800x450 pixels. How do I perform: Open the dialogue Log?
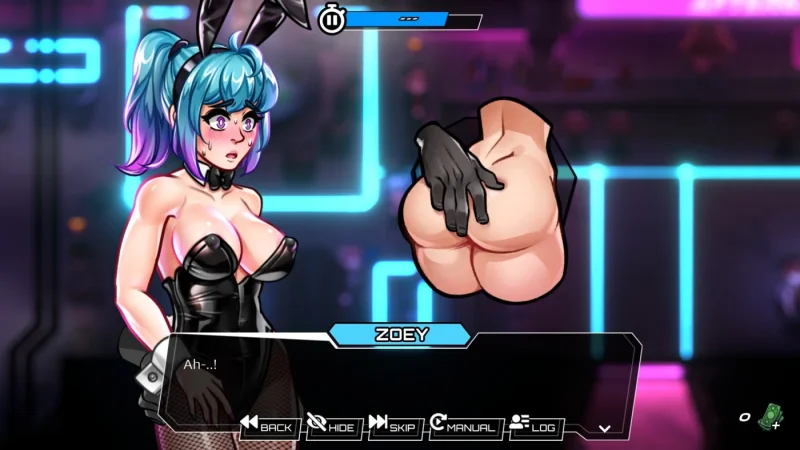(x=532, y=427)
